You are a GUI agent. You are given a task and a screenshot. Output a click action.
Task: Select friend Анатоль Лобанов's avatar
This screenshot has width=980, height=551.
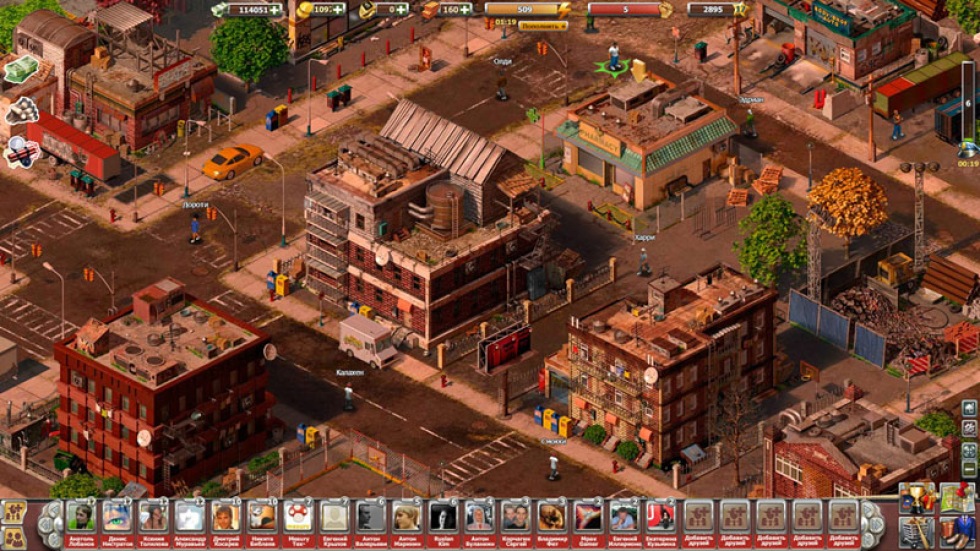pyautogui.click(x=80, y=516)
